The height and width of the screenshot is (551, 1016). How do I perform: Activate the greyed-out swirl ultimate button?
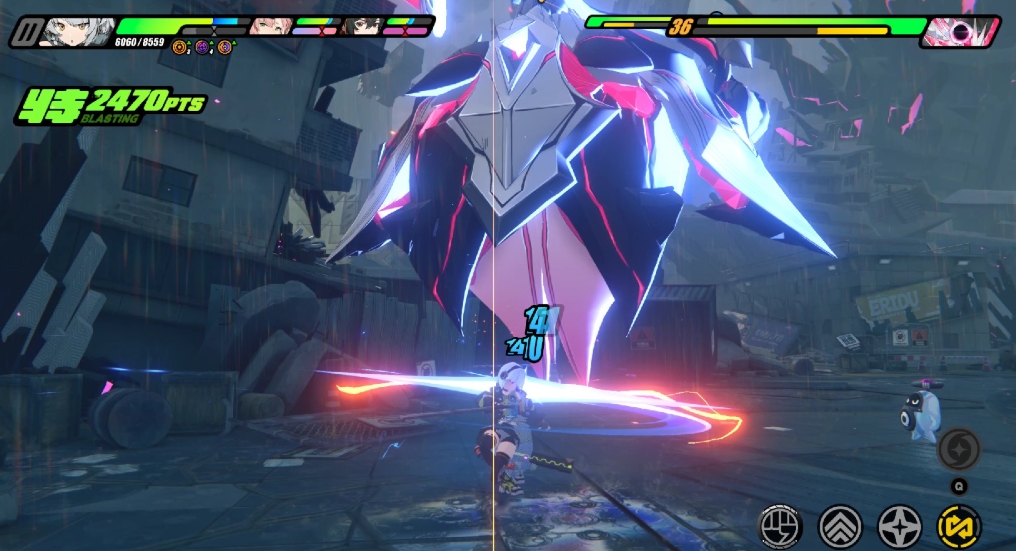[959, 448]
